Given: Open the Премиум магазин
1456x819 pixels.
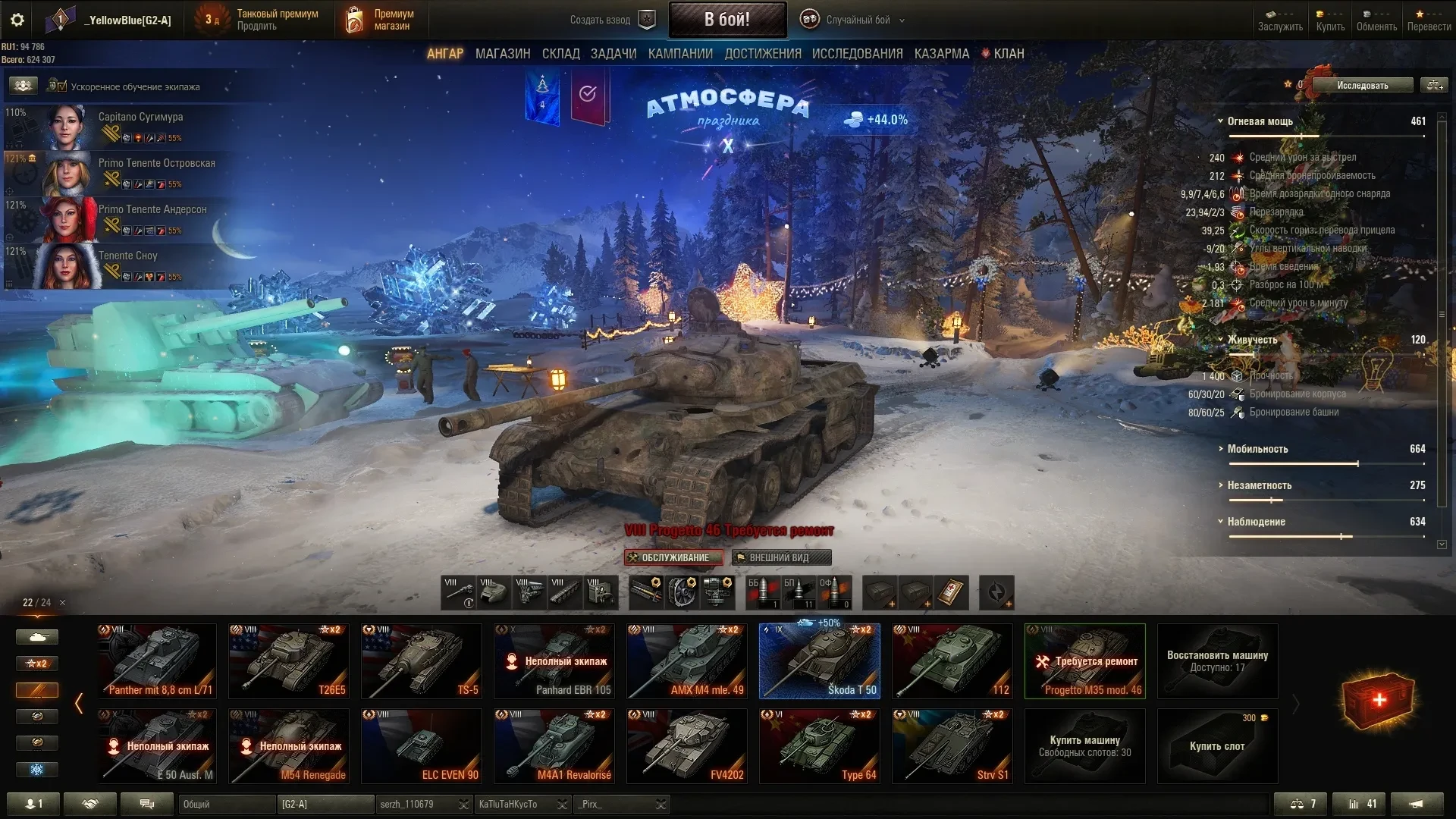Looking at the screenshot, I should 381,20.
